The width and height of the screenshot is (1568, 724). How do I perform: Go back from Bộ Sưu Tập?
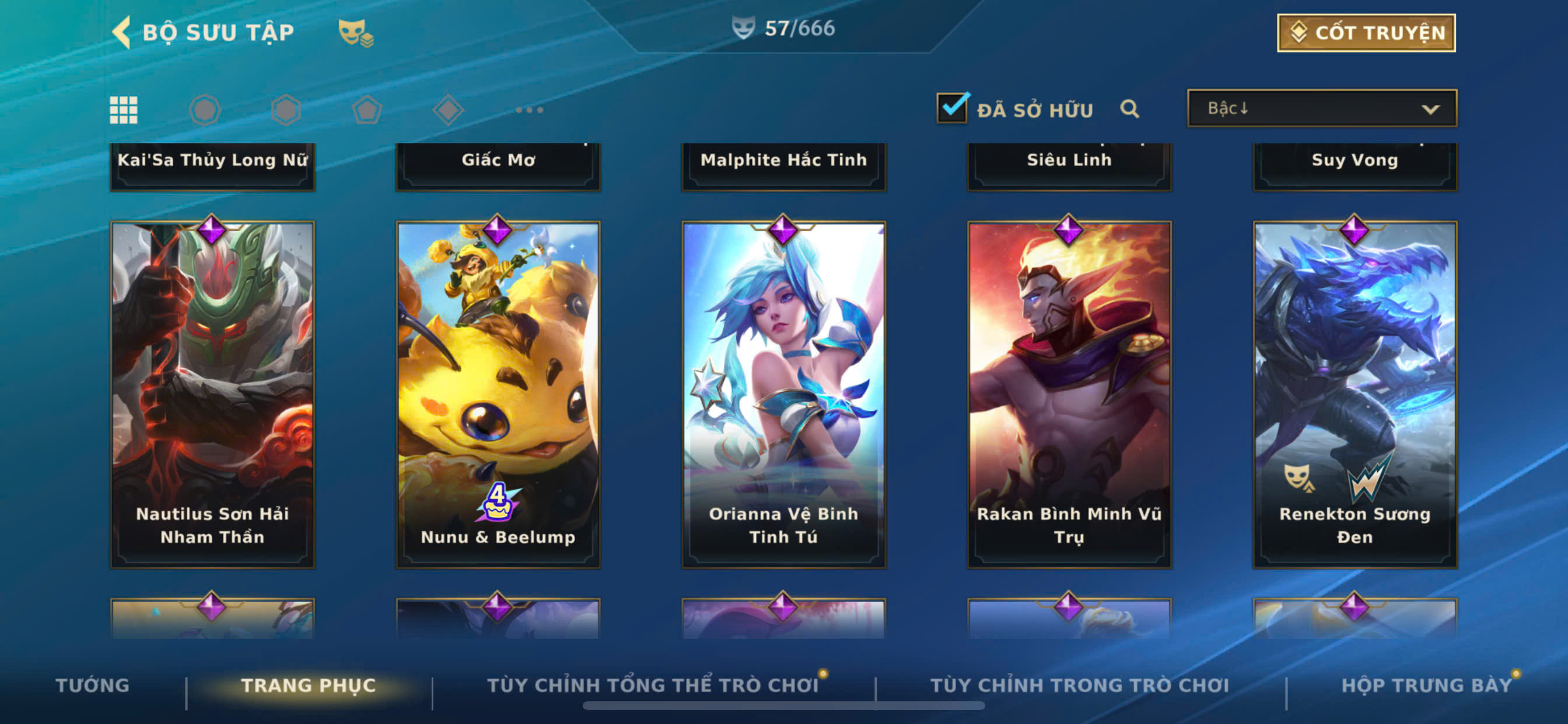[122, 31]
